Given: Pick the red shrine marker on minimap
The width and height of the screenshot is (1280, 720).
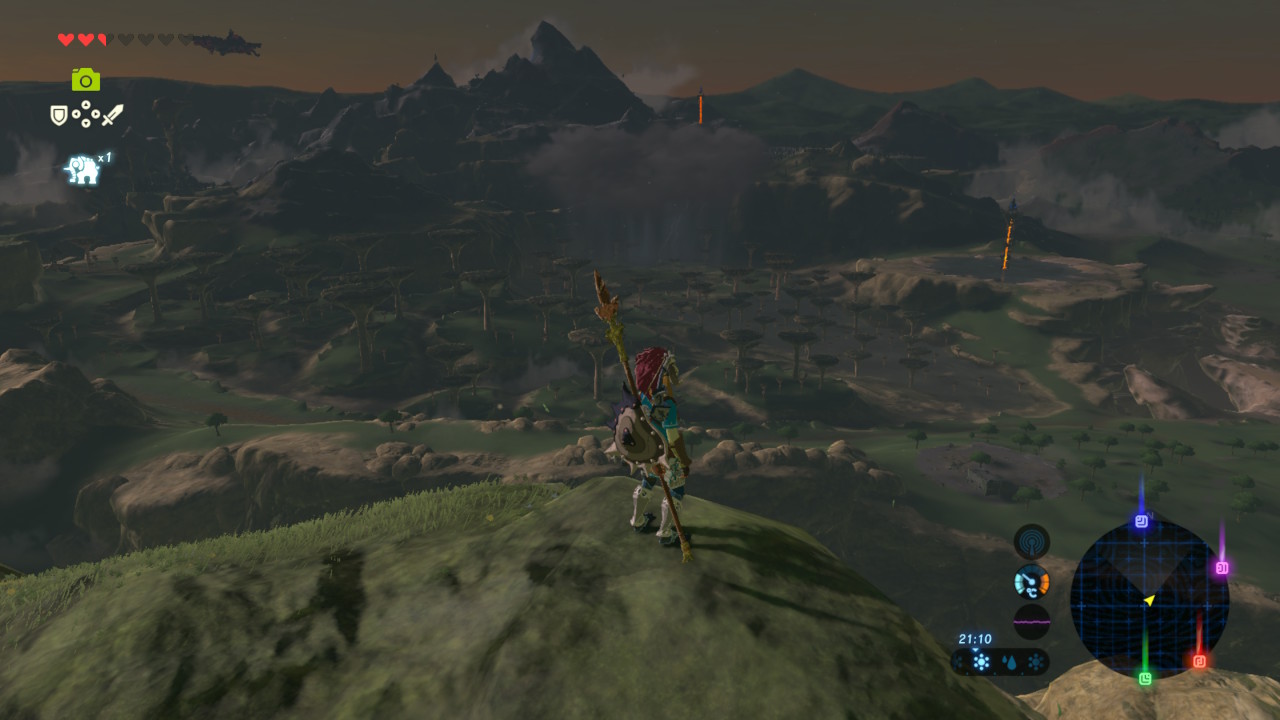Looking at the screenshot, I should point(1199,661).
